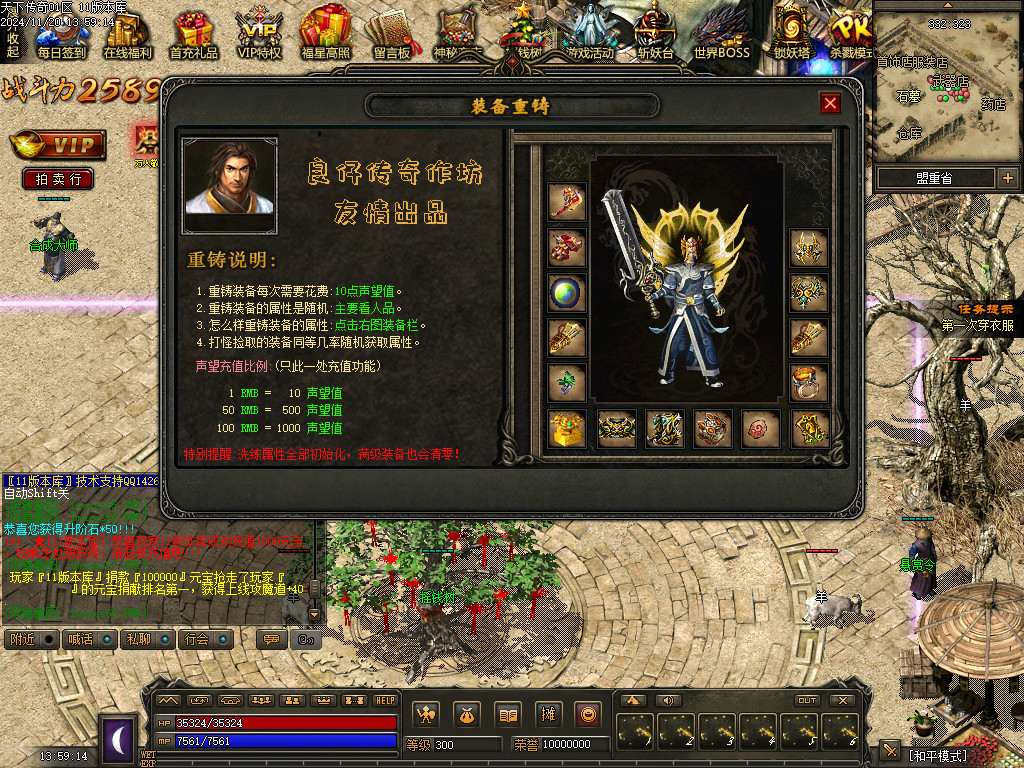The image size is (1024, 768).
Task: Switch chat to the 行会 guild channel
Action: pyautogui.click(x=207, y=639)
